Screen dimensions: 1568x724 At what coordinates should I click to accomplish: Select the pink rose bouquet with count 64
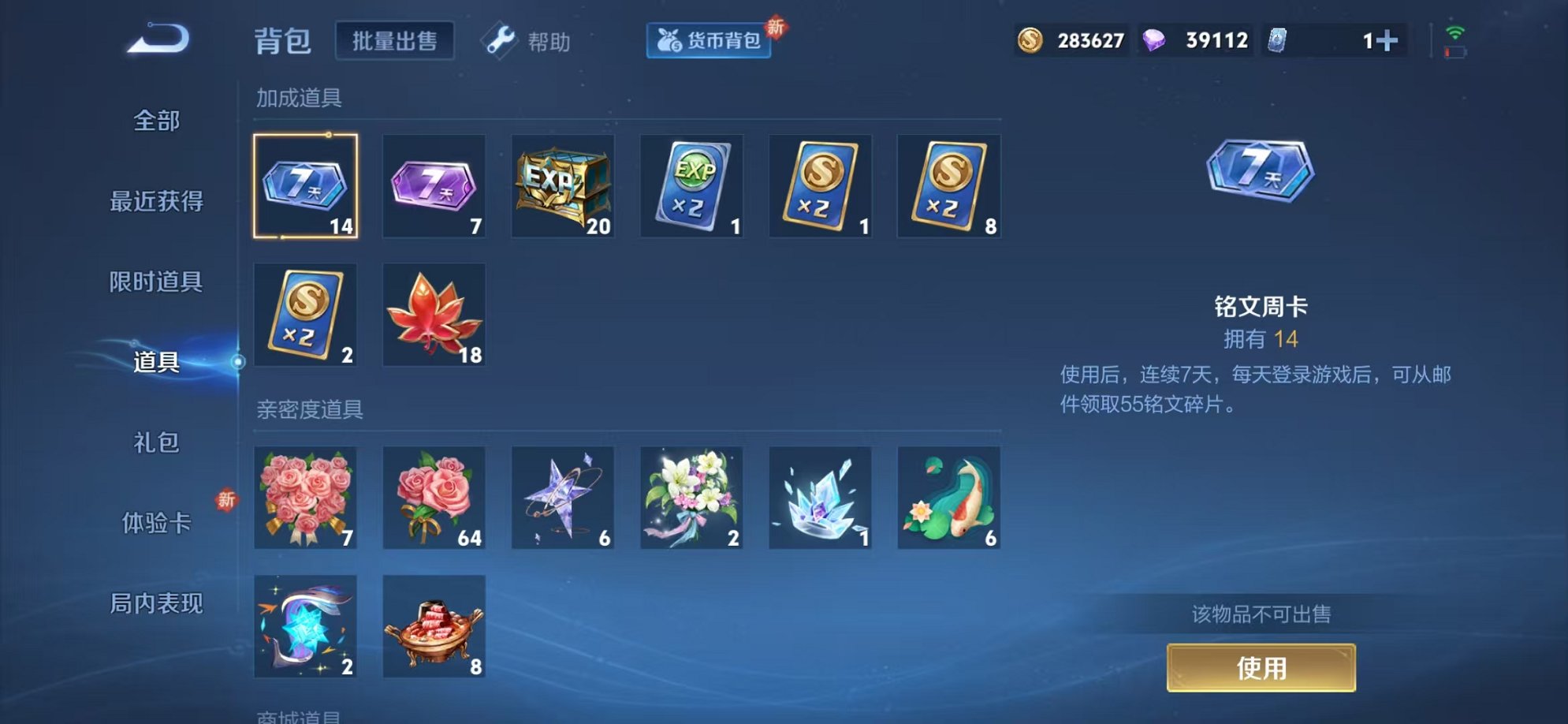click(434, 498)
